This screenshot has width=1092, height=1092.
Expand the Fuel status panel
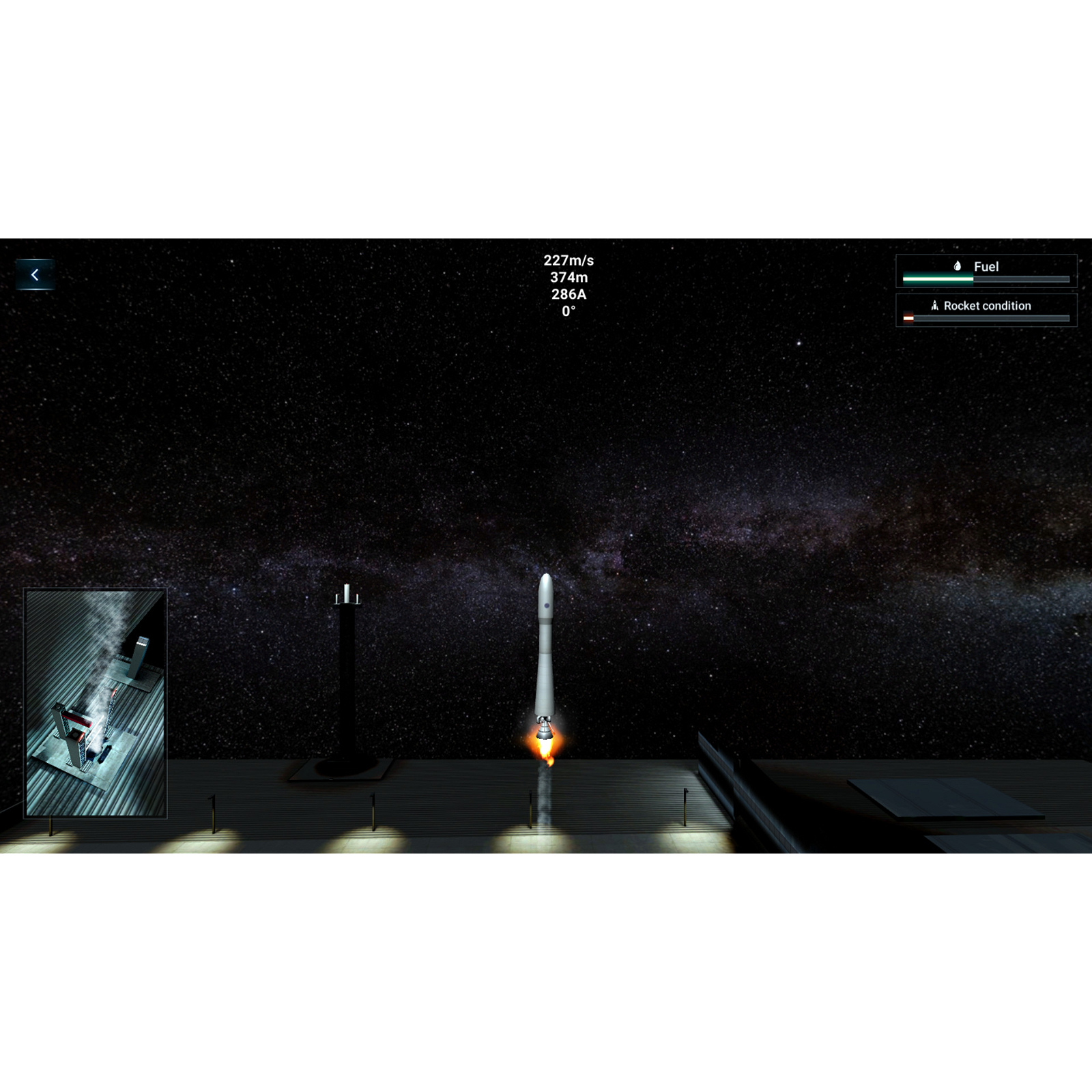click(985, 271)
